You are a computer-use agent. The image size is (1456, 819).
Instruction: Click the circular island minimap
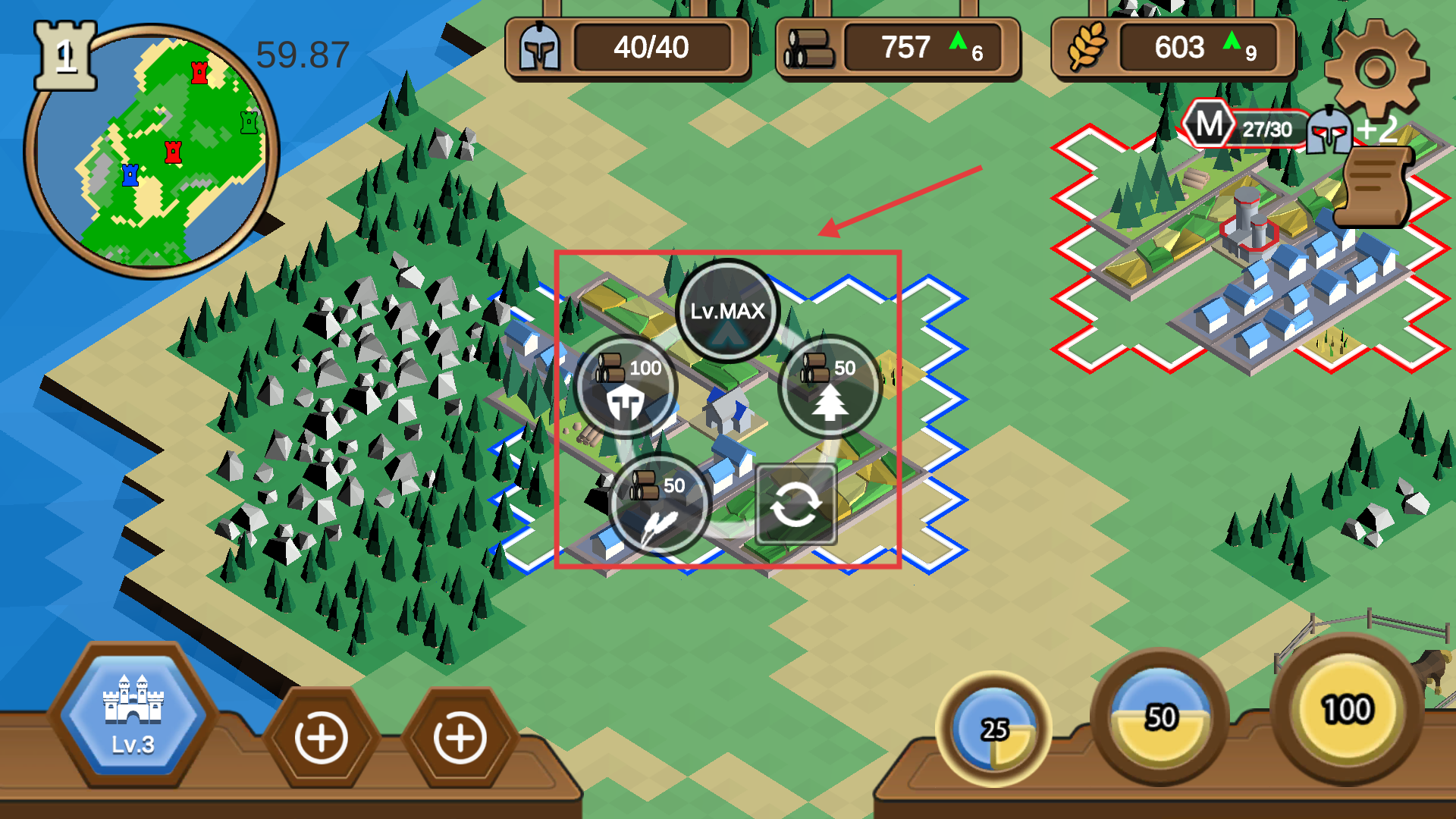point(152,152)
